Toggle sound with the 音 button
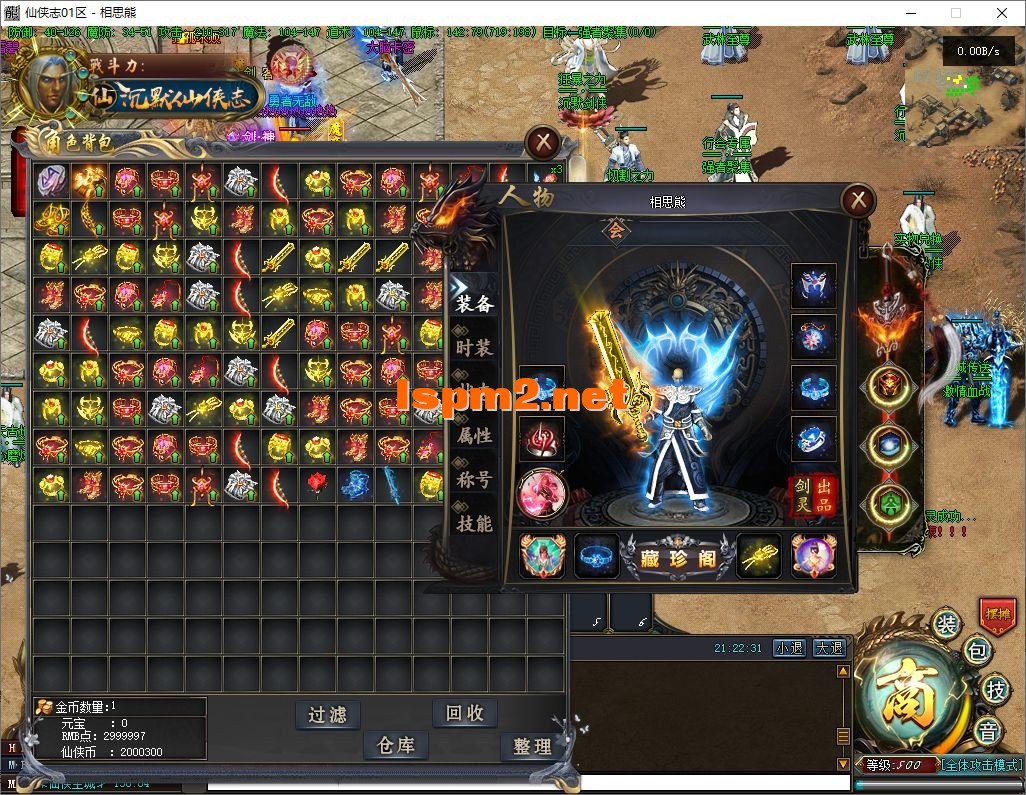The image size is (1026, 795). 988,731
